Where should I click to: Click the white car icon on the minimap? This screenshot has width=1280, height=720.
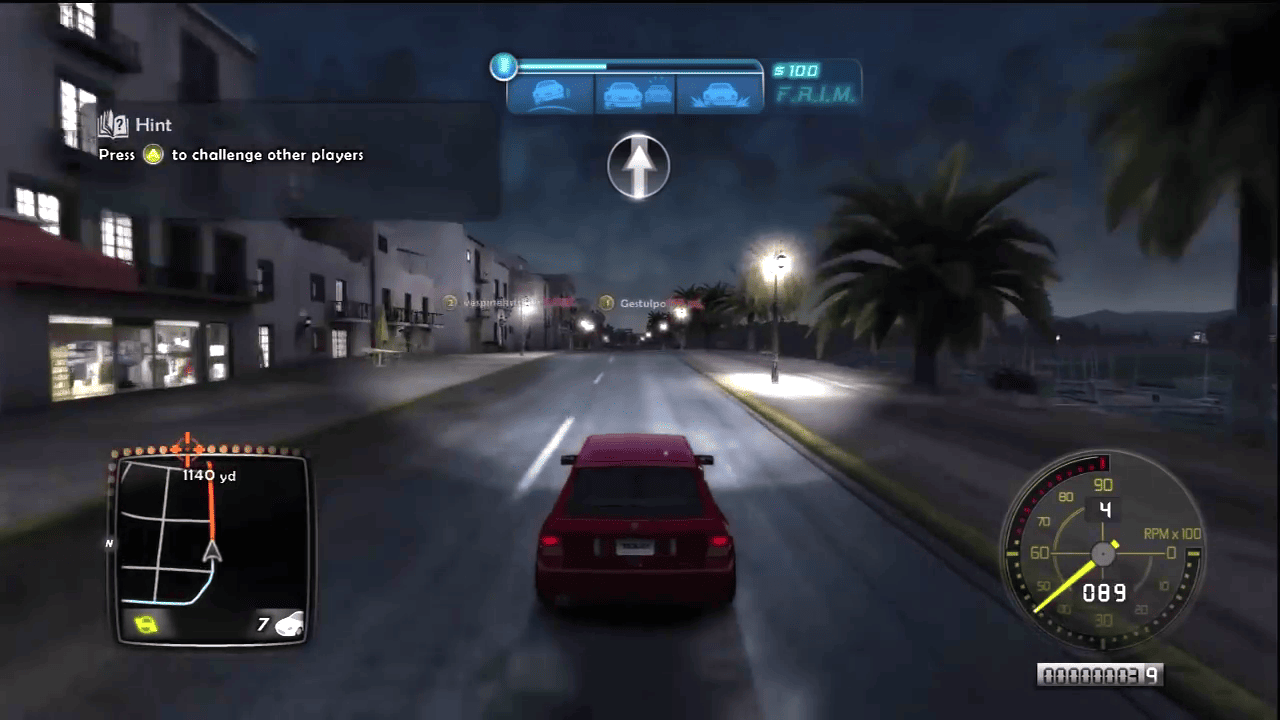tap(290, 624)
